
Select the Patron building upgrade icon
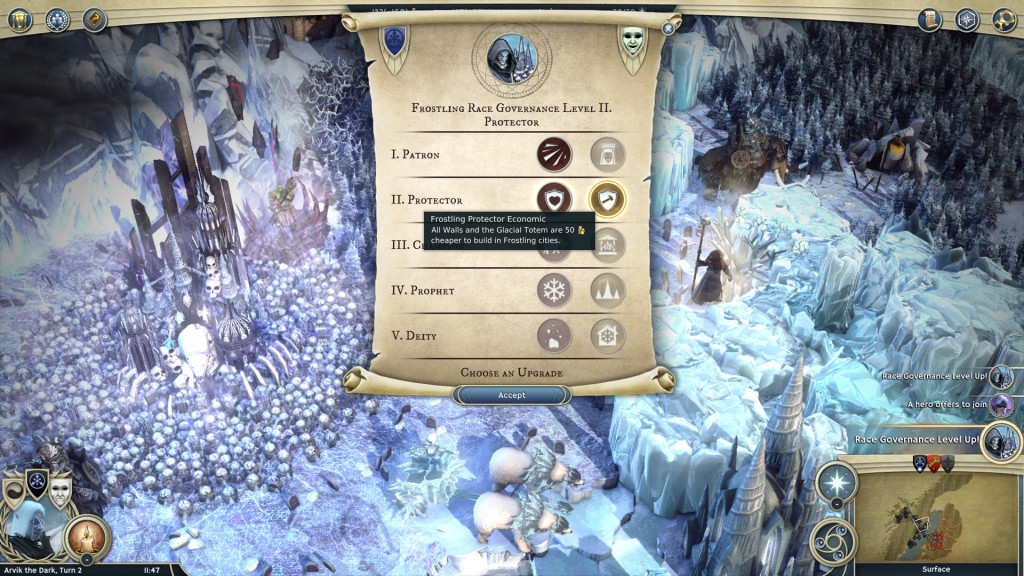coord(607,154)
